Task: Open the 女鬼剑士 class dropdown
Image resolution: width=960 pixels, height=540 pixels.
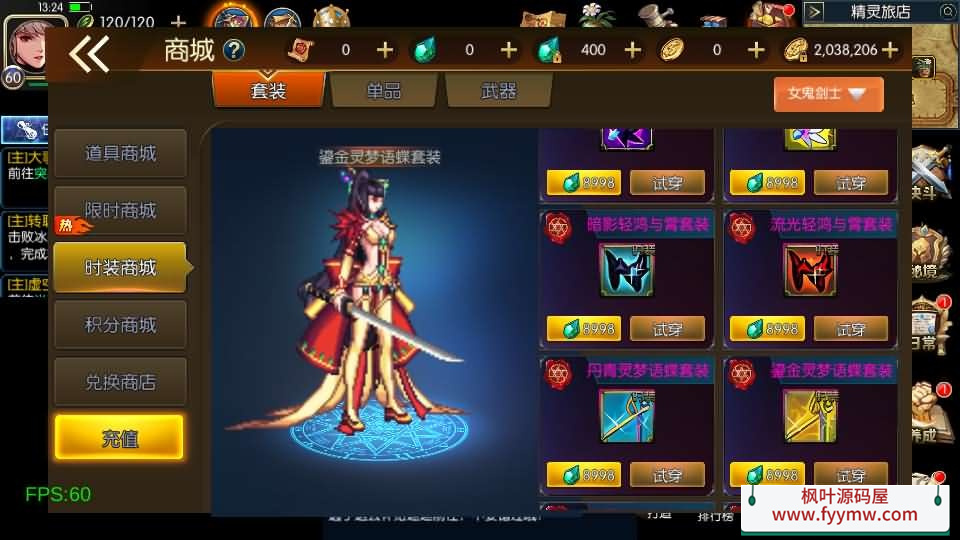Action: tap(828, 94)
